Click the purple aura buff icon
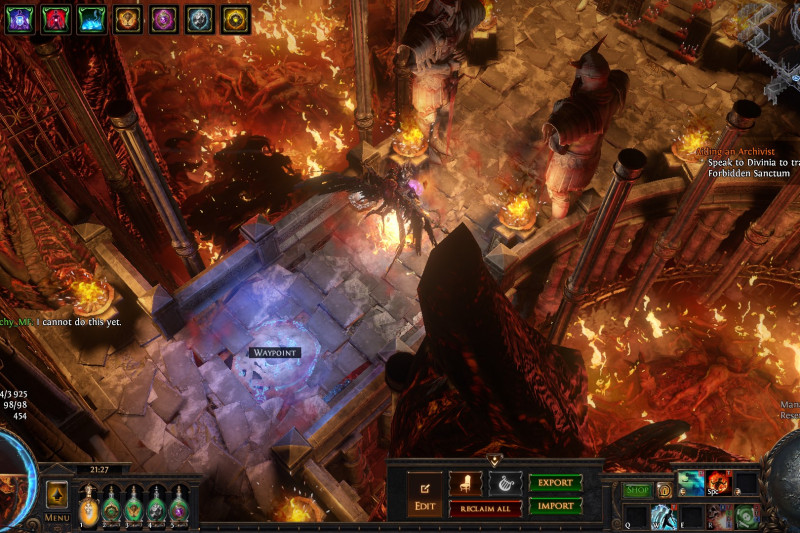This screenshot has width=800, height=533. tap(20, 18)
